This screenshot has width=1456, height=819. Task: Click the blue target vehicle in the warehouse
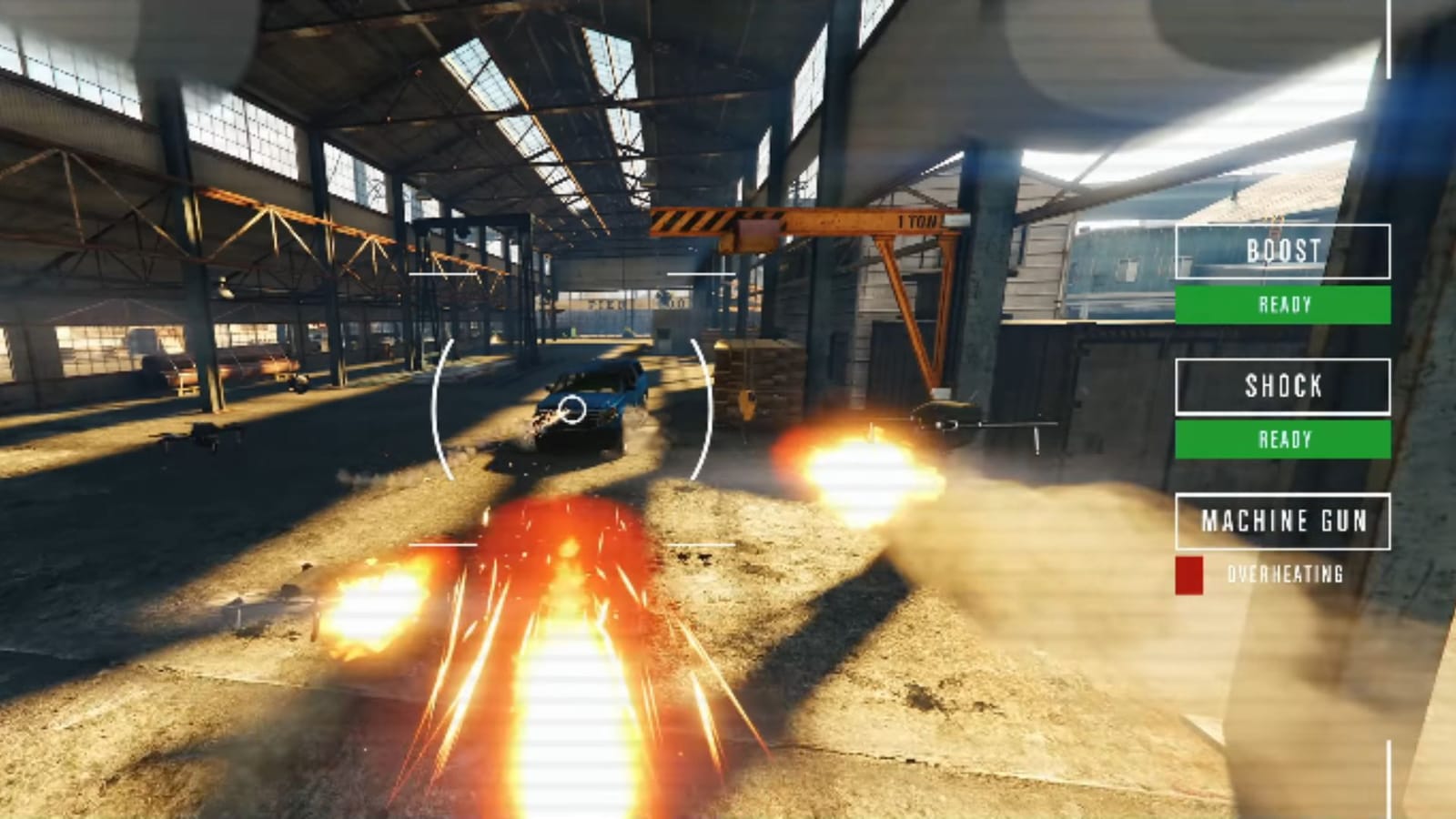591,400
